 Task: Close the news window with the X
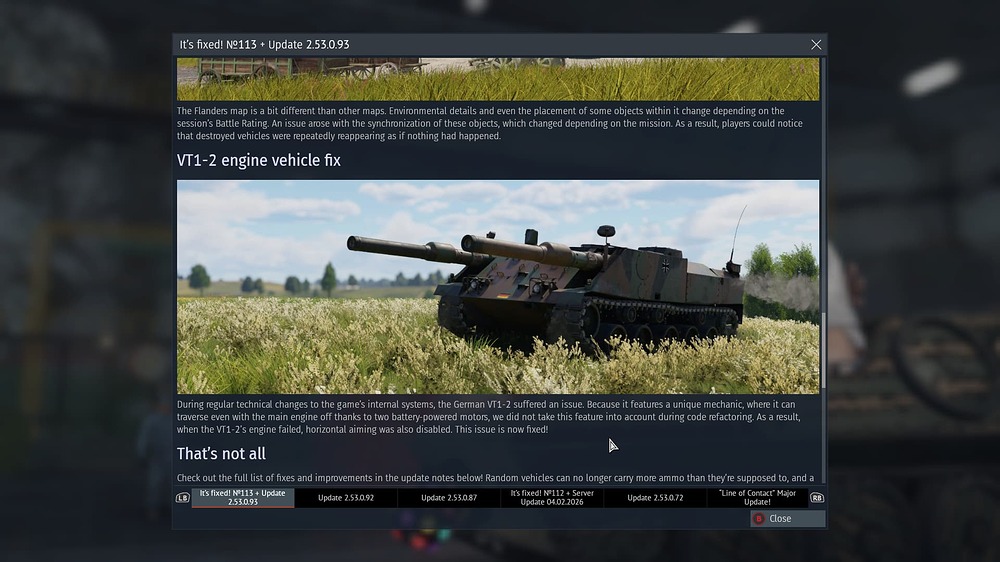tap(816, 45)
